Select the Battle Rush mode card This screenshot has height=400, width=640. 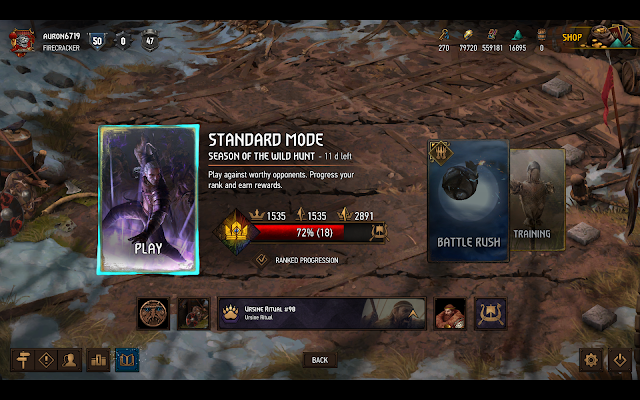(x=468, y=201)
